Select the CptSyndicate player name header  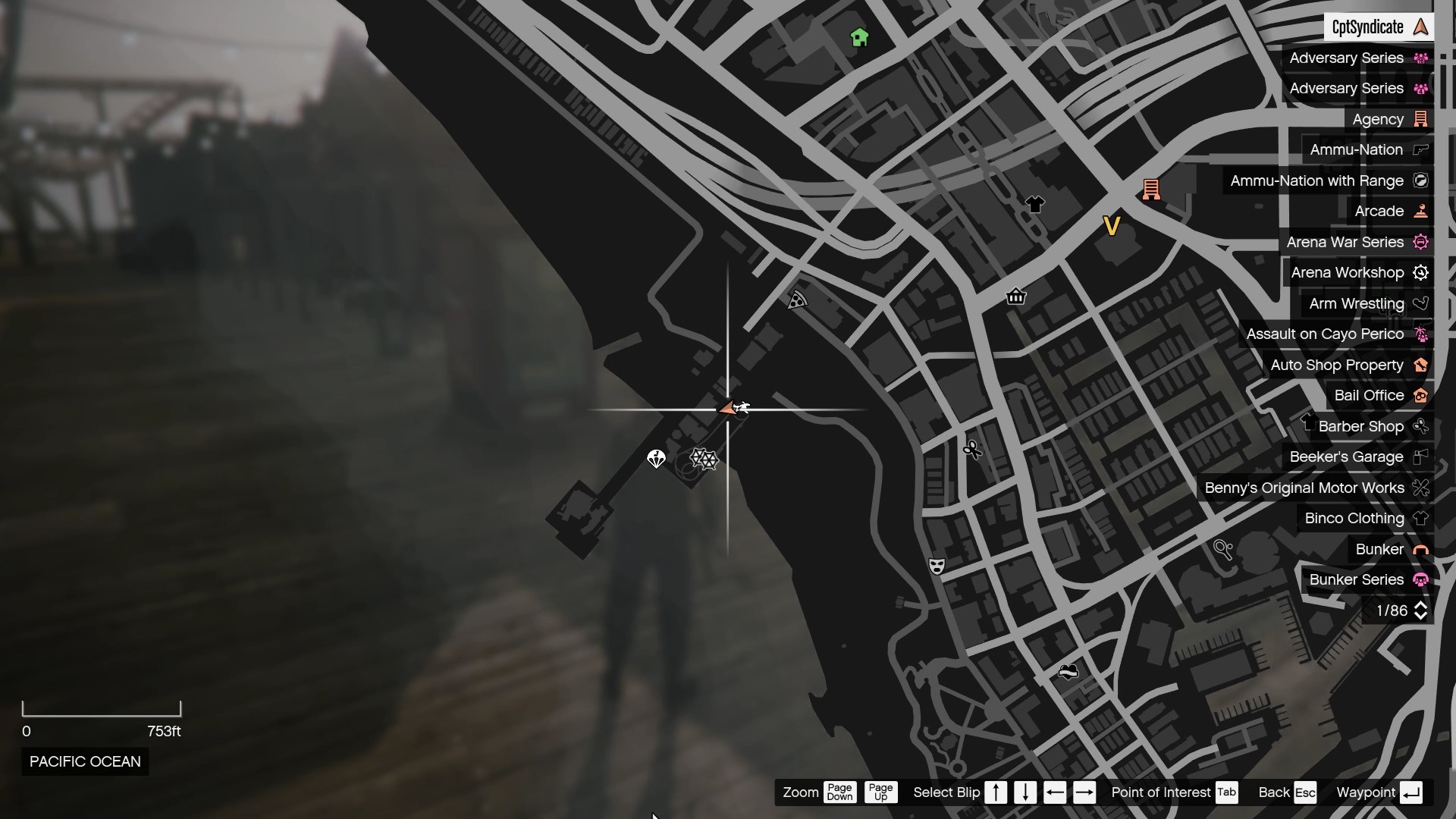pos(1378,27)
